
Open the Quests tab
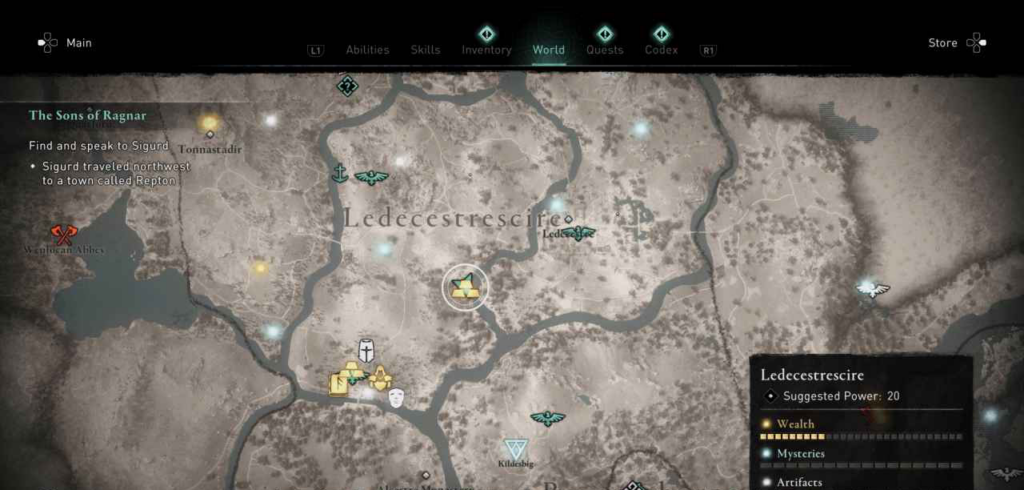[x=604, y=50]
